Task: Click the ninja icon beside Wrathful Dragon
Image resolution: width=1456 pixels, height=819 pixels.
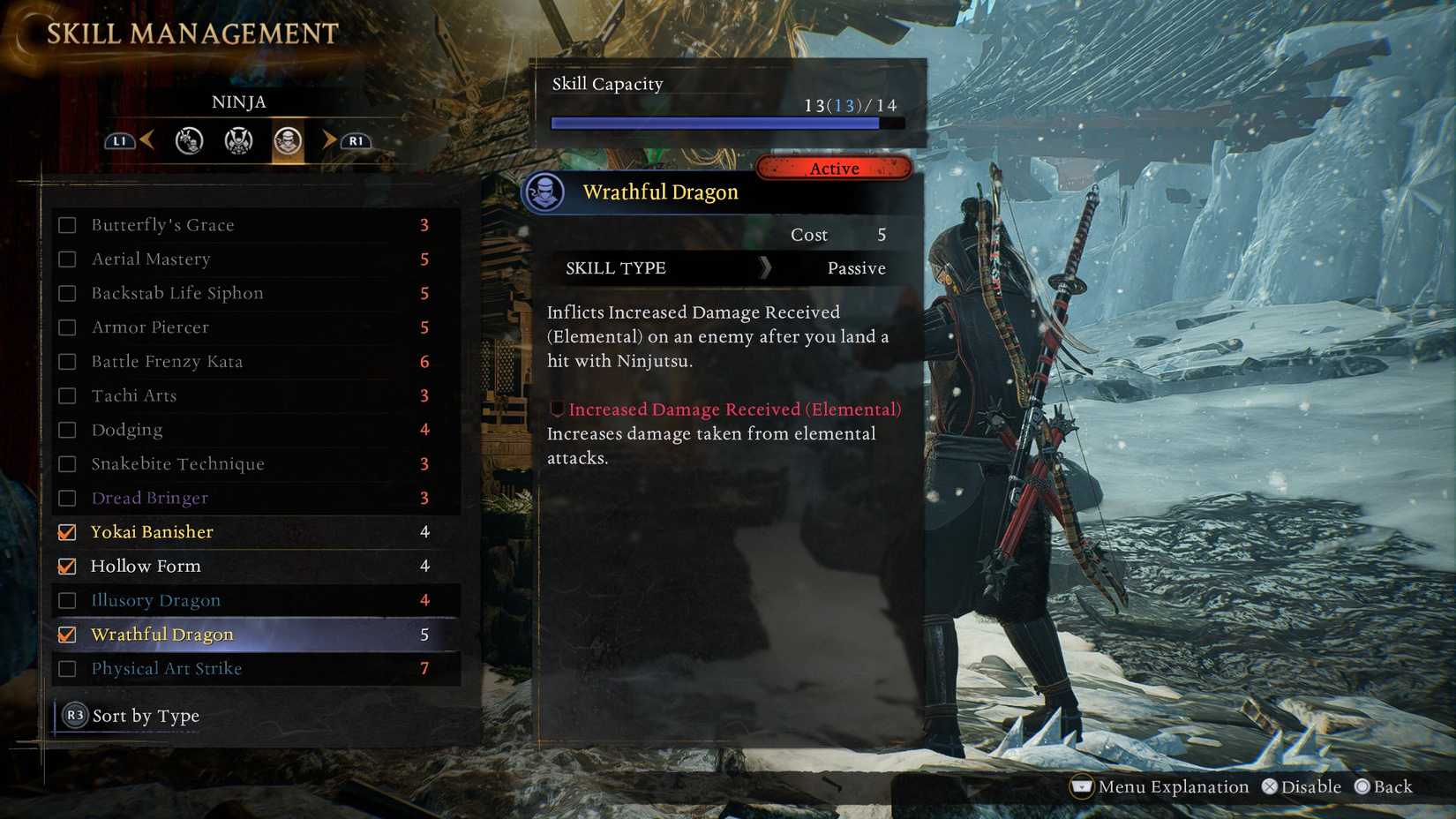Action: [x=545, y=192]
